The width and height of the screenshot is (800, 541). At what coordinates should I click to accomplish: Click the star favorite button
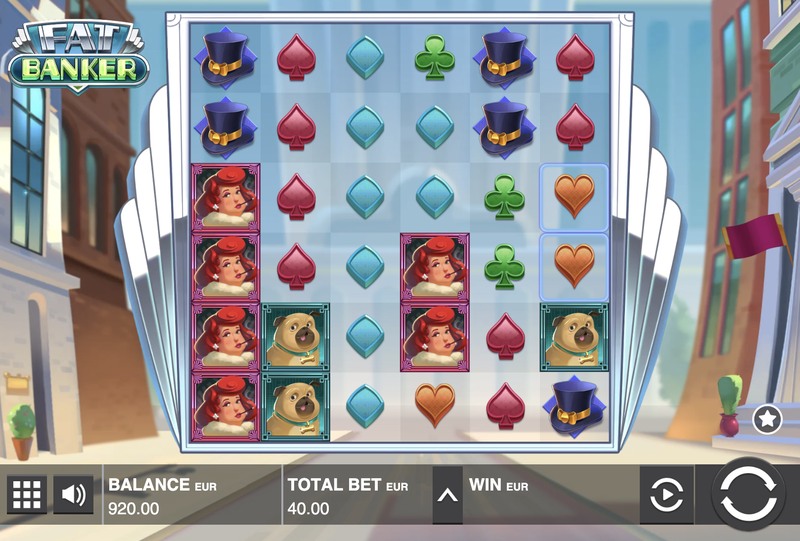(x=767, y=419)
